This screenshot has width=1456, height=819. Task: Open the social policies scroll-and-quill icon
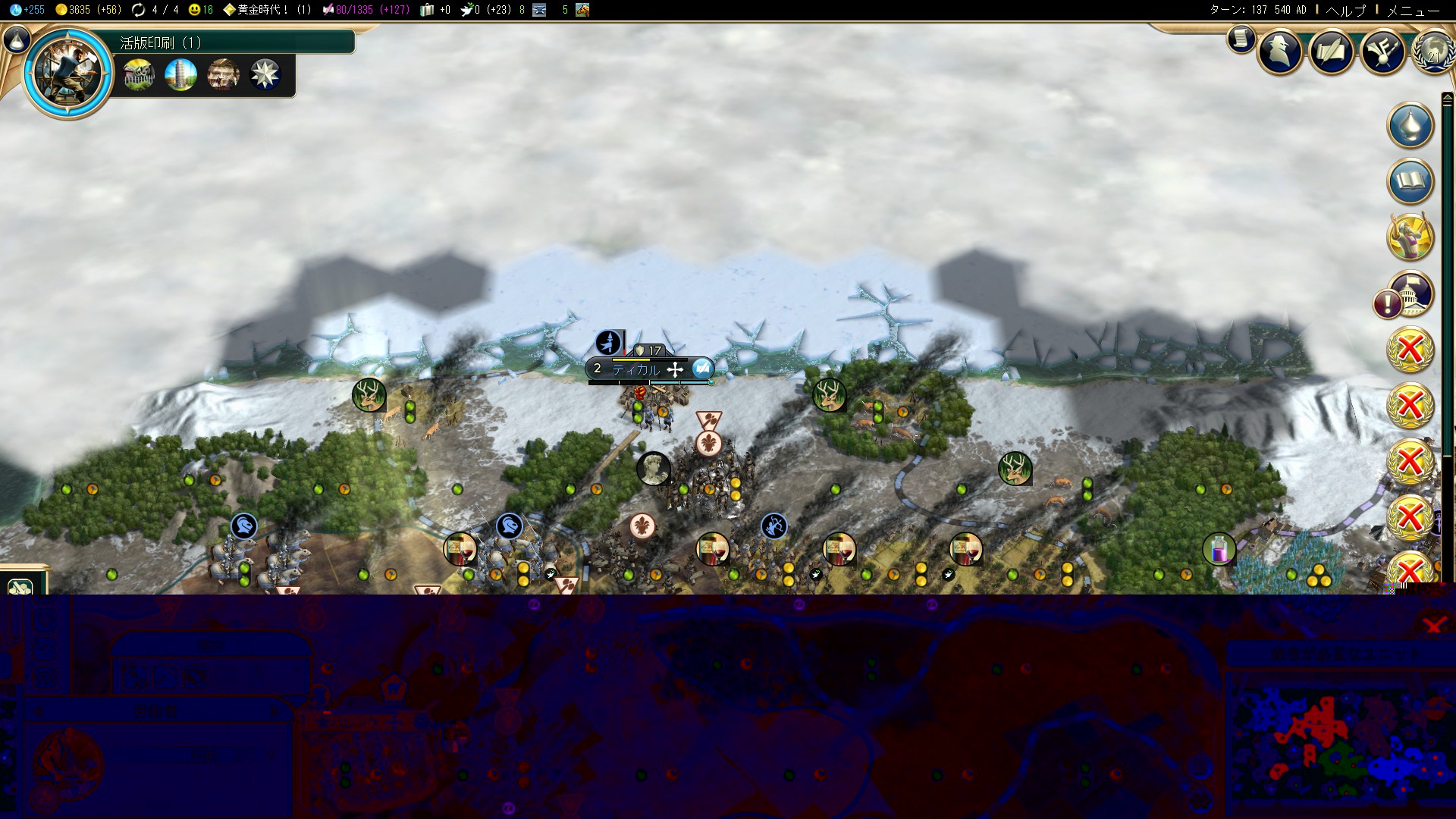[1332, 52]
